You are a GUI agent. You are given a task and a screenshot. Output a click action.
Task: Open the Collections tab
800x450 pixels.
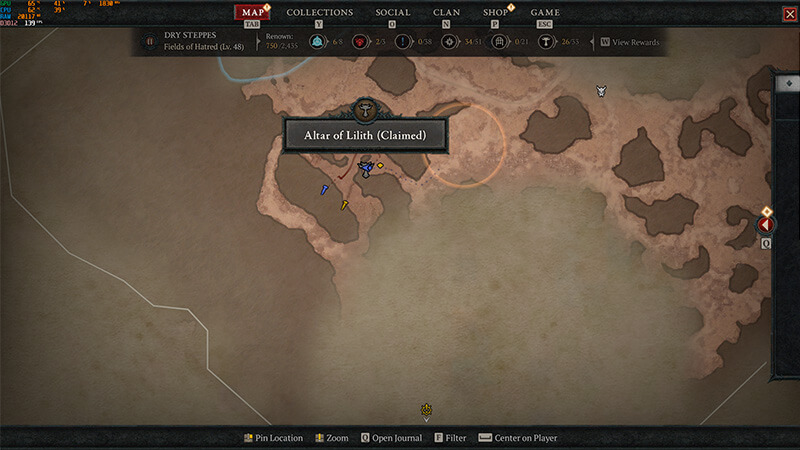[x=319, y=13]
